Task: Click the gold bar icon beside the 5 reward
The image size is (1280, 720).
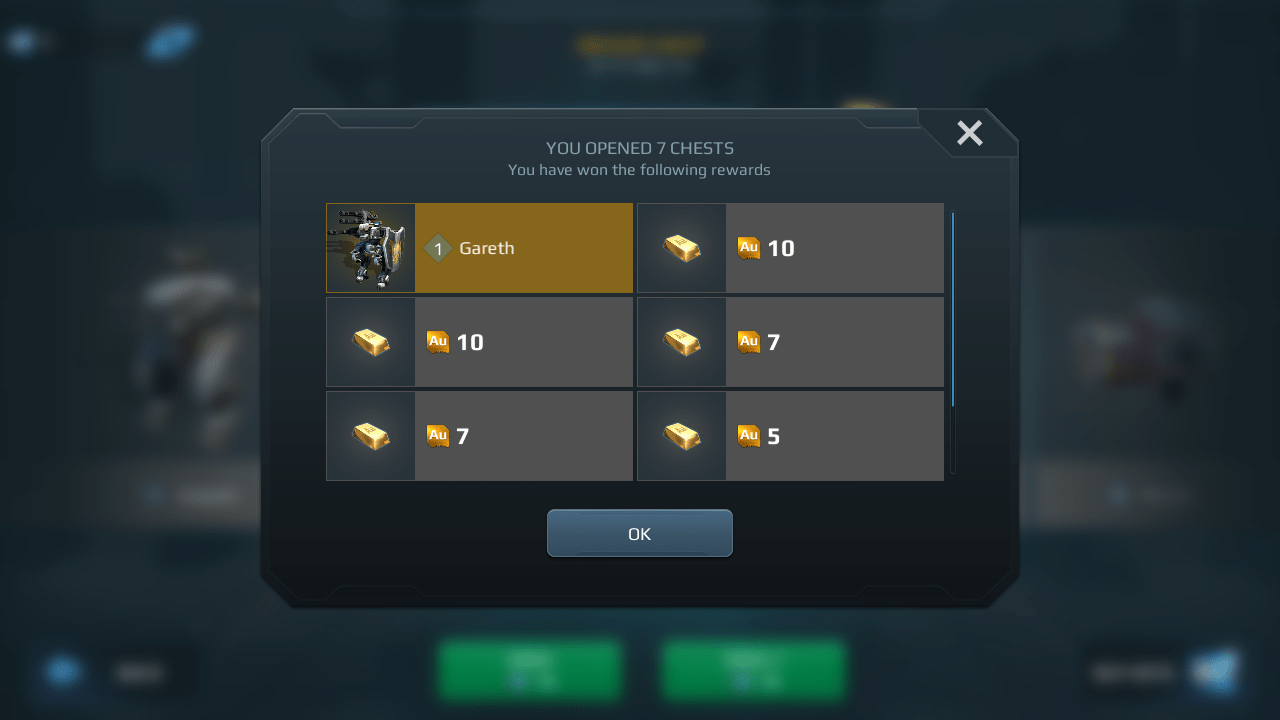Action: click(x=681, y=435)
